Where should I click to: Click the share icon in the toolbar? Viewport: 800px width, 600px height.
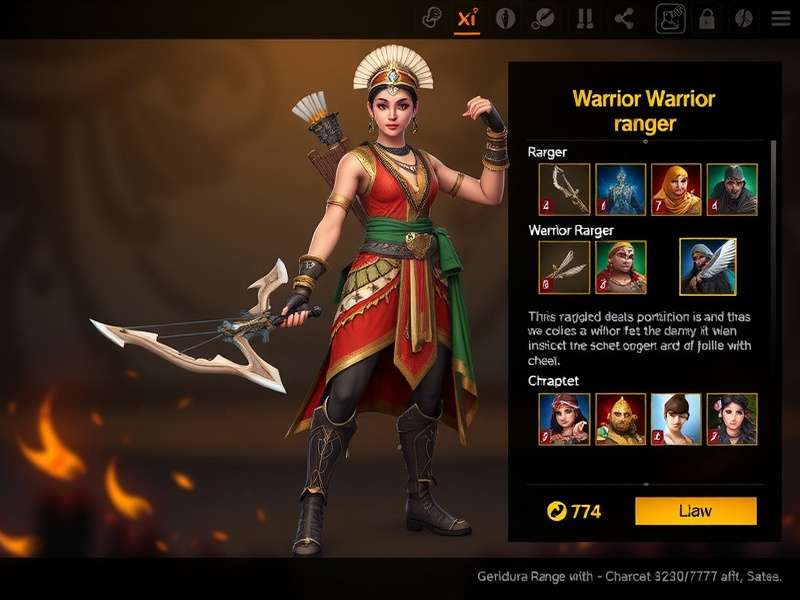624,18
